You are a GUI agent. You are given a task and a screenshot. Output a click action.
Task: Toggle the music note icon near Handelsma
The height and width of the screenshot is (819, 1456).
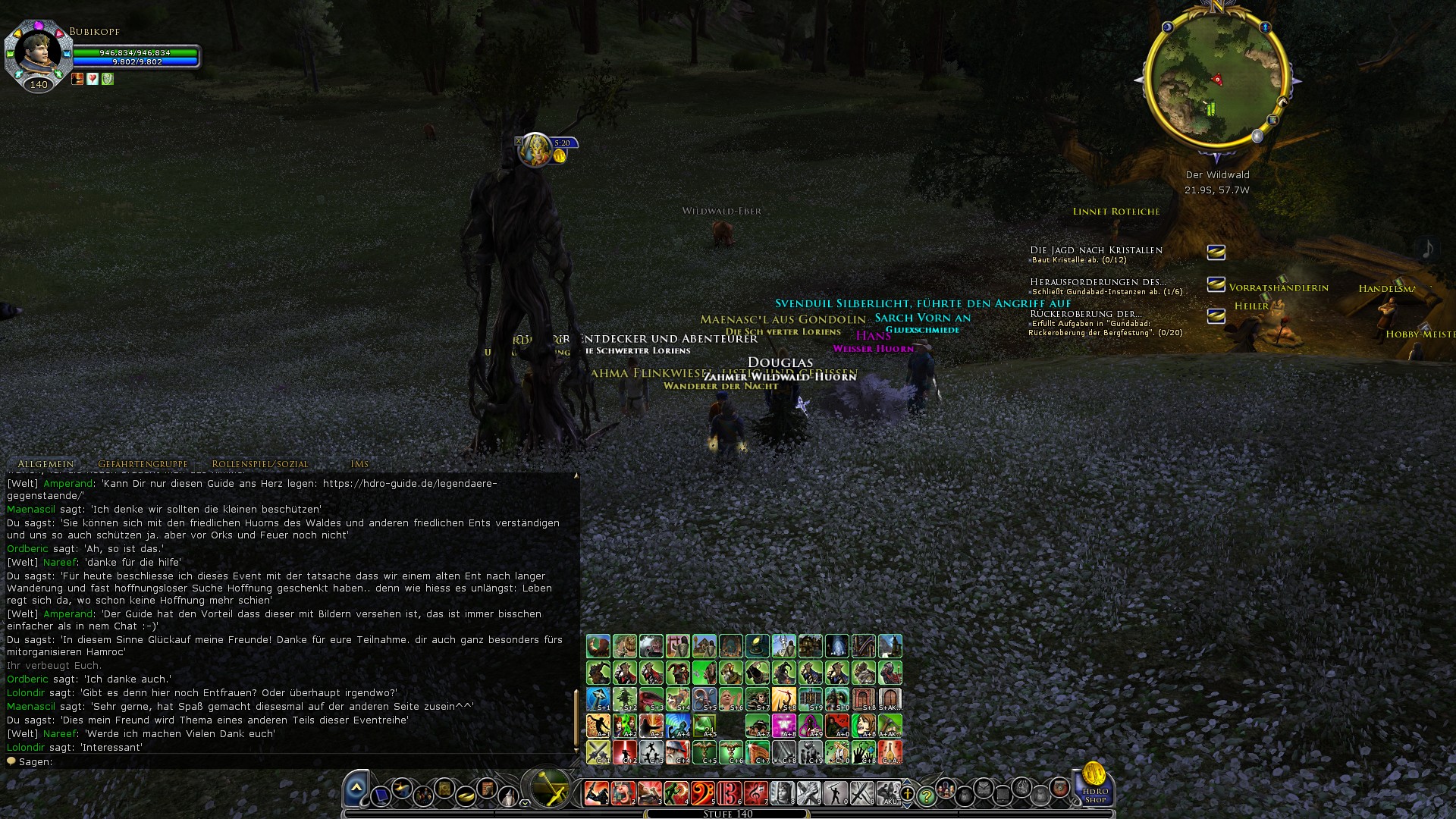pyautogui.click(x=1428, y=249)
